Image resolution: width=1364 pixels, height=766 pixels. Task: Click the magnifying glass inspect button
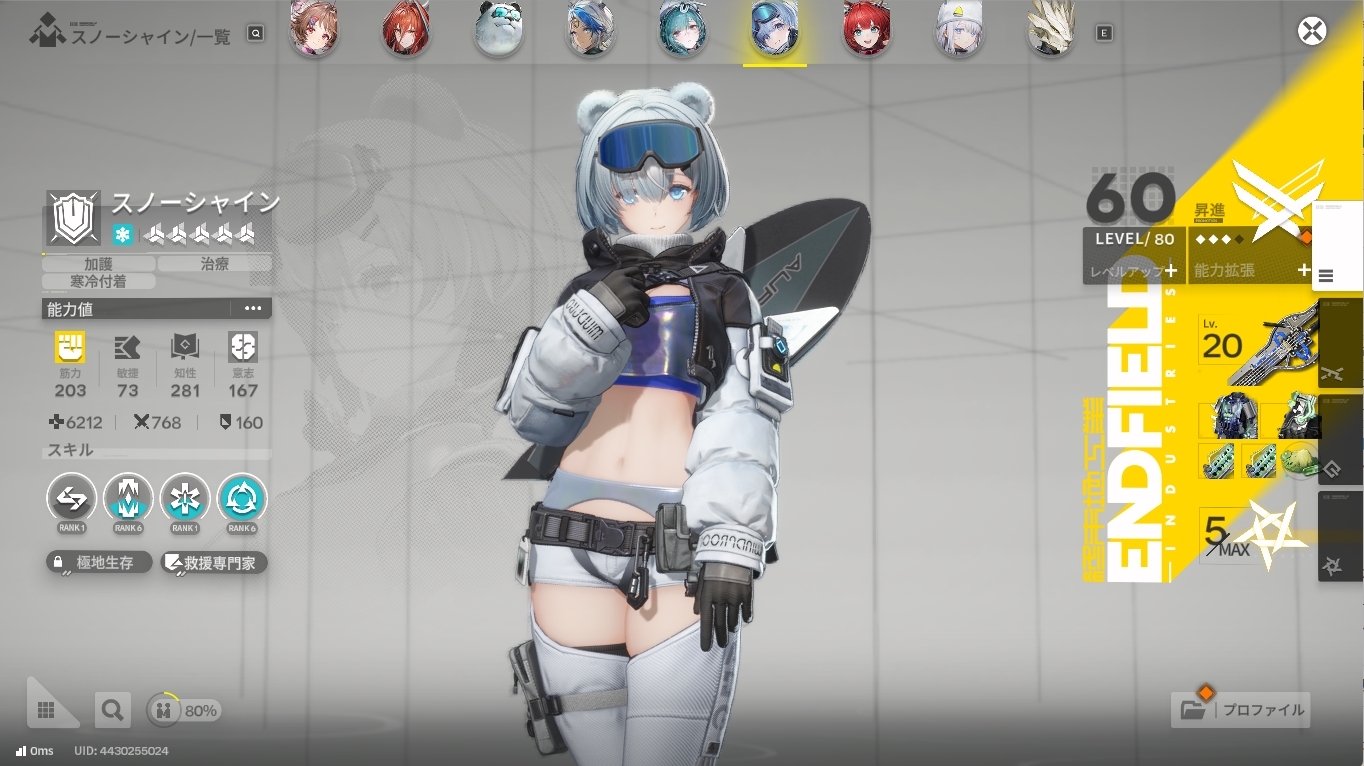coord(112,710)
